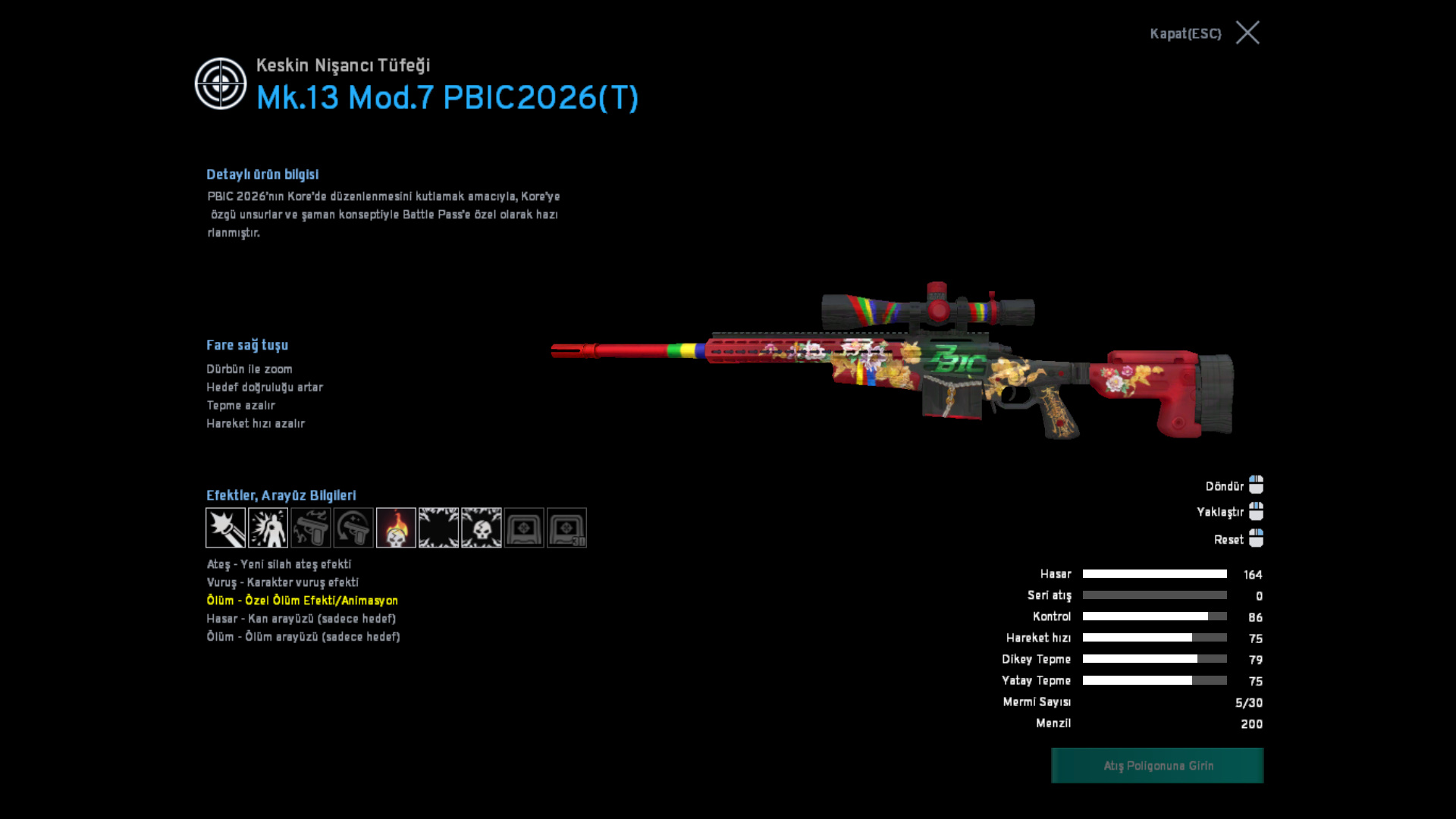Screen dimensions: 1456x819
Task: Click the dimmed pistol with swirling effect icon
Action: pos(311,528)
